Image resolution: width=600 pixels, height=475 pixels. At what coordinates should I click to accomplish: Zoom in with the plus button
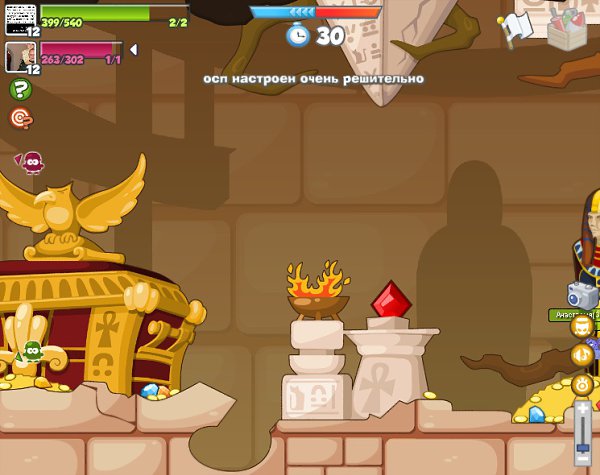(x=583, y=408)
